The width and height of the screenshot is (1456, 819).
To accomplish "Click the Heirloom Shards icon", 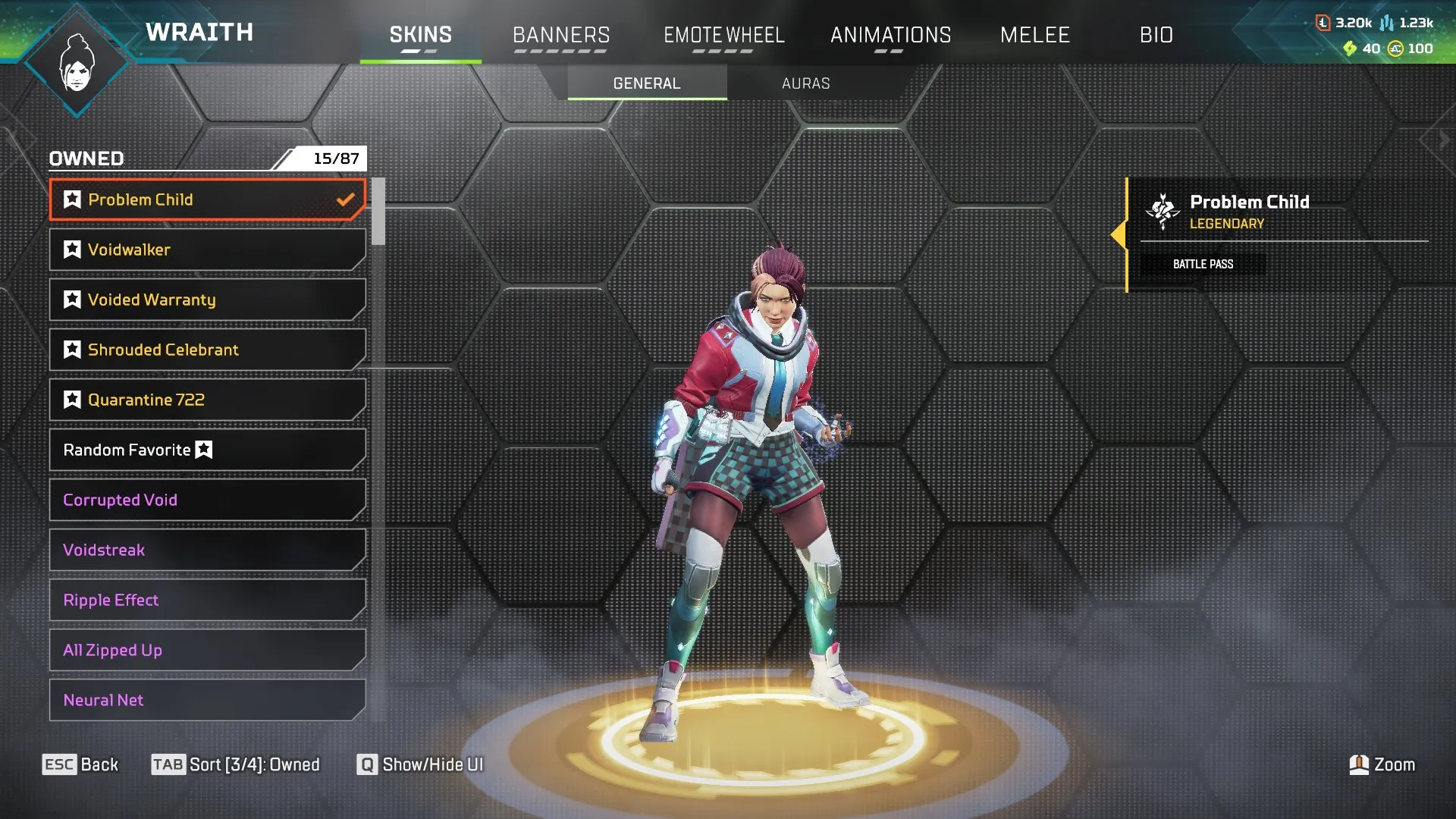I will (x=1352, y=48).
